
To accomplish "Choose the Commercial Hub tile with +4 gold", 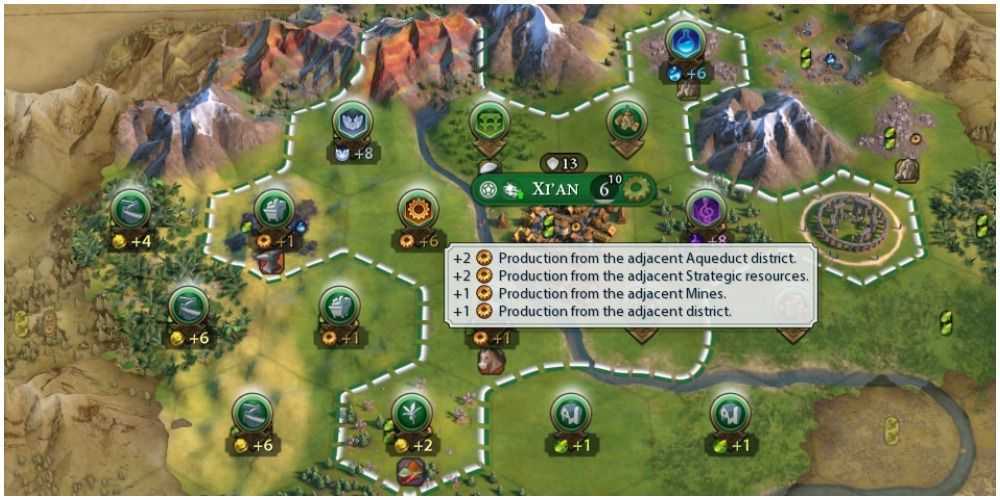I will coord(132,209).
